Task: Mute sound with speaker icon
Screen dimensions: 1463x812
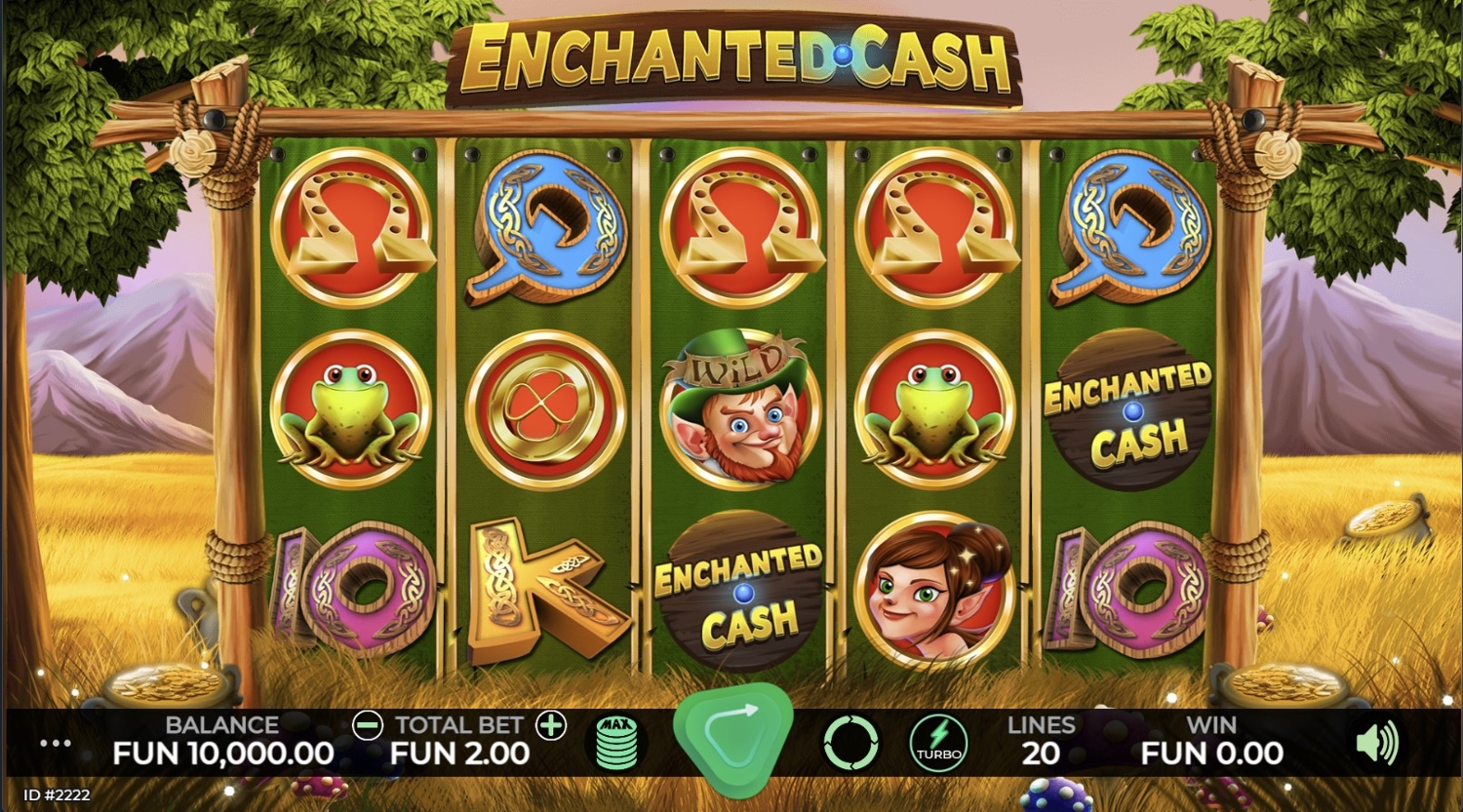Action: click(x=1377, y=744)
